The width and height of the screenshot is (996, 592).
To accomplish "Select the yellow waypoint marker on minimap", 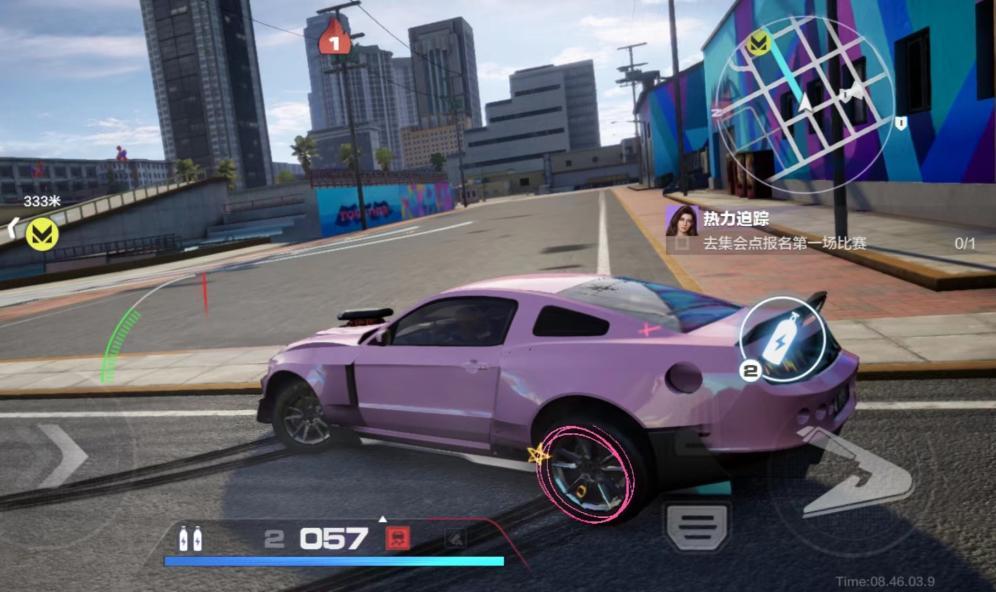I will [x=758, y=43].
